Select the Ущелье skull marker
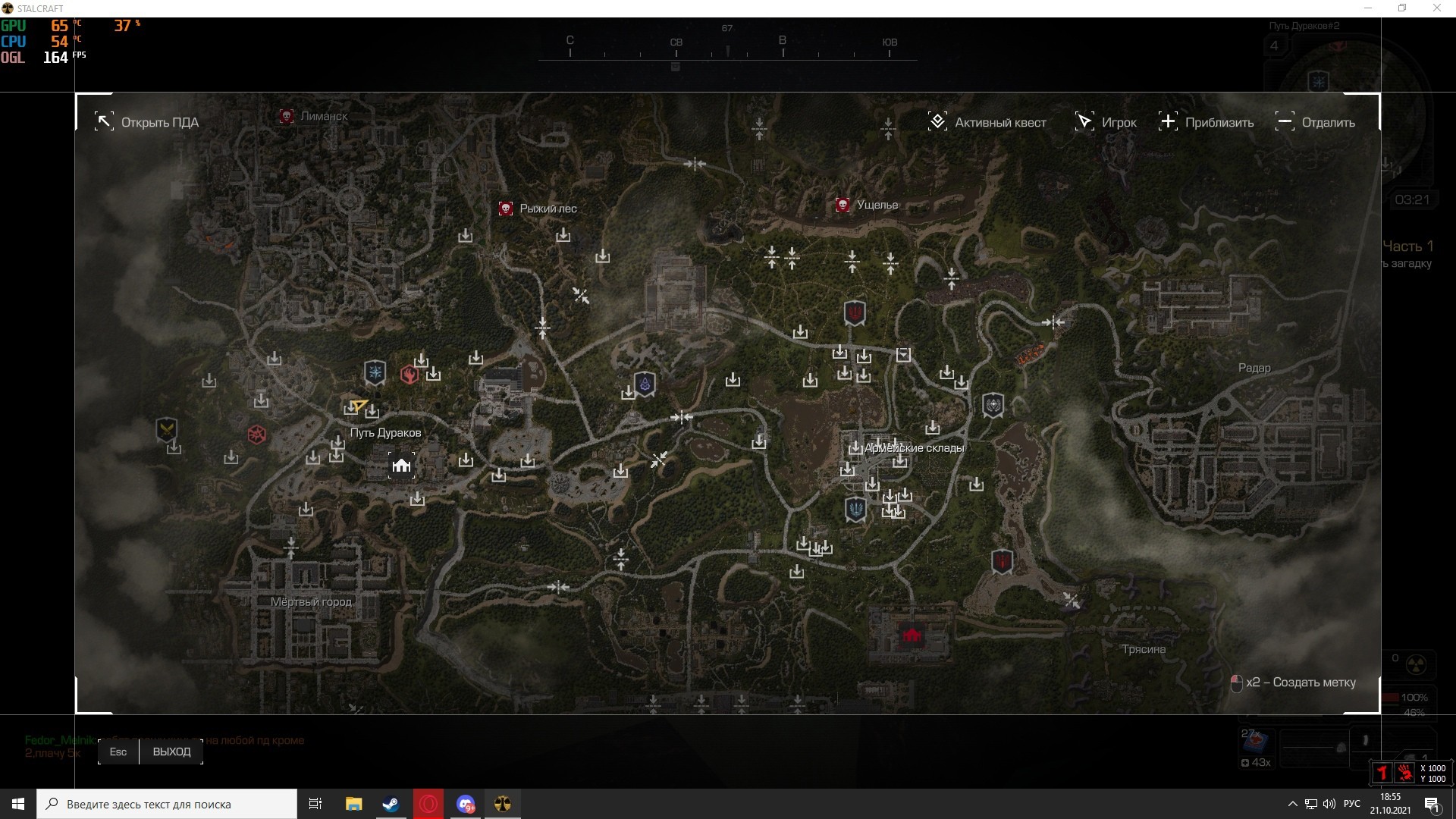Image resolution: width=1456 pixels, height=819 pixels. [842, 205]
